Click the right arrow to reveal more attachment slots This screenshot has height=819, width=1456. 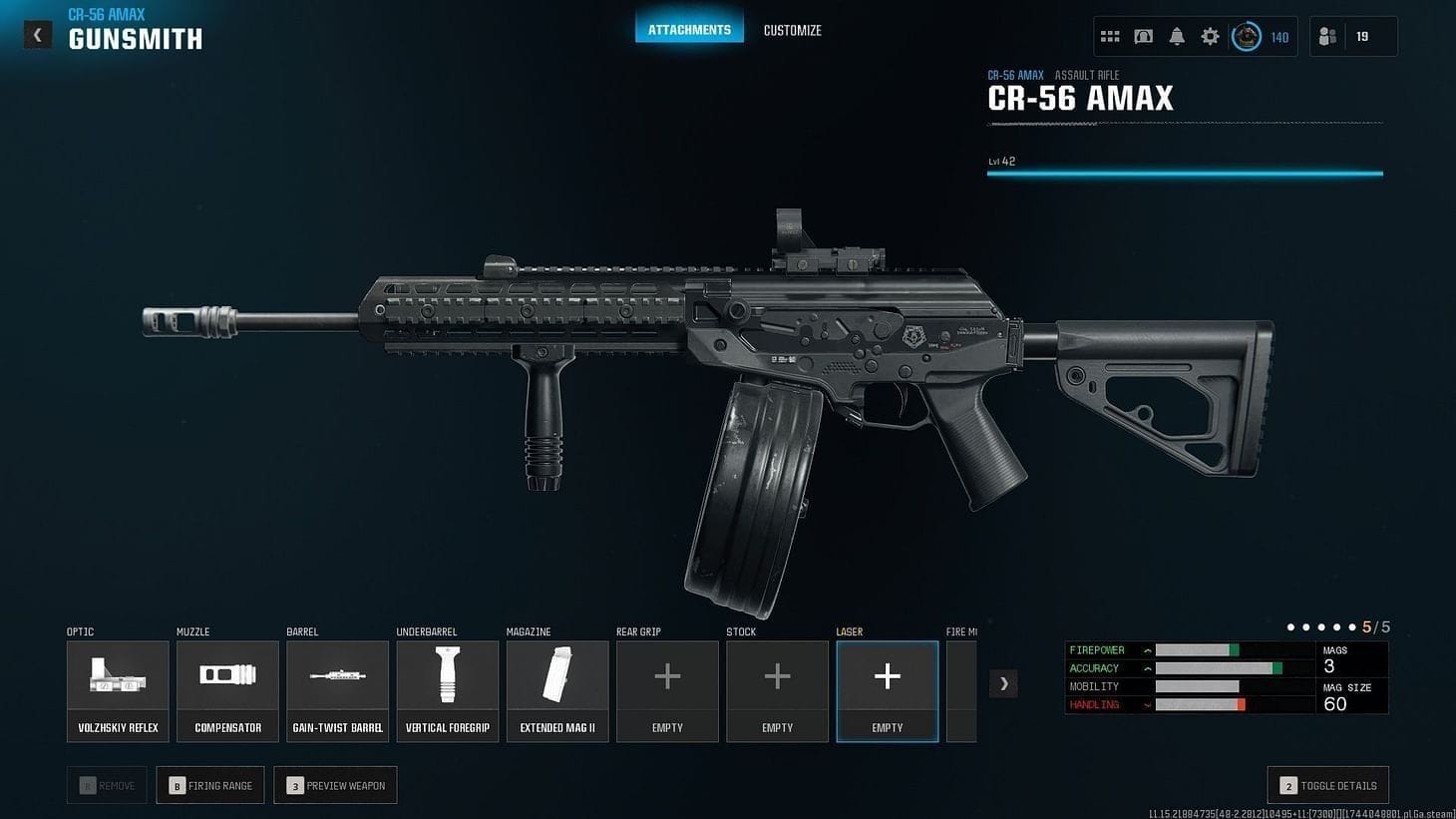point(1003,683)
